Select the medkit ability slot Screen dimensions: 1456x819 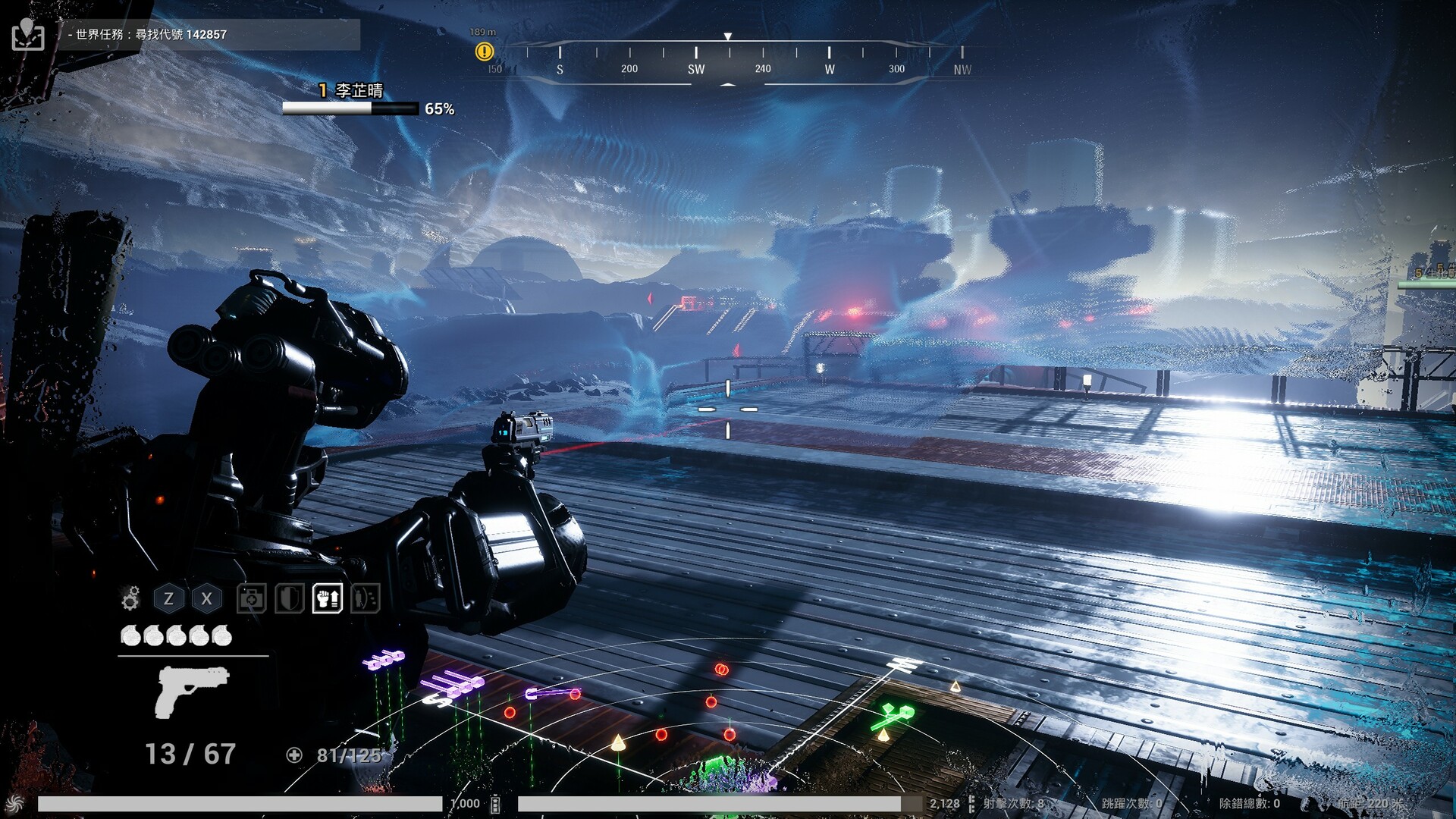[x=251, y=599]
